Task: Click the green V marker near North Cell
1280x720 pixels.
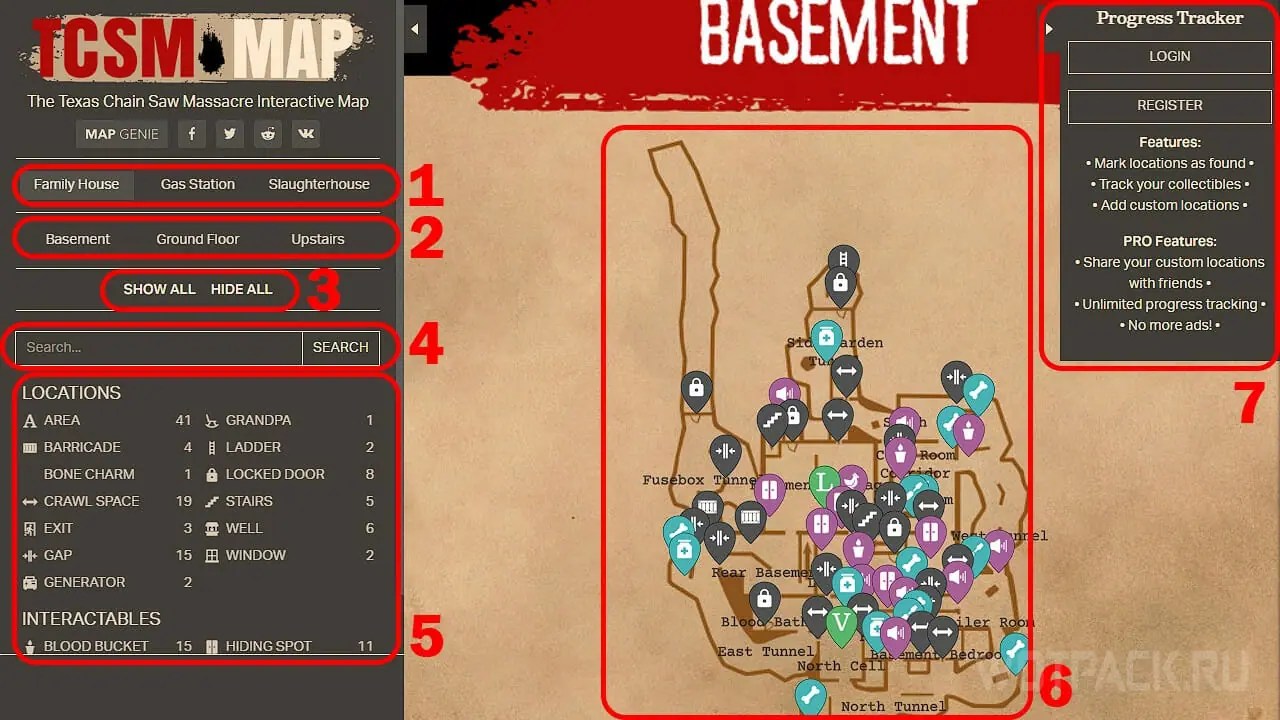Action: [x=842, y=620]
